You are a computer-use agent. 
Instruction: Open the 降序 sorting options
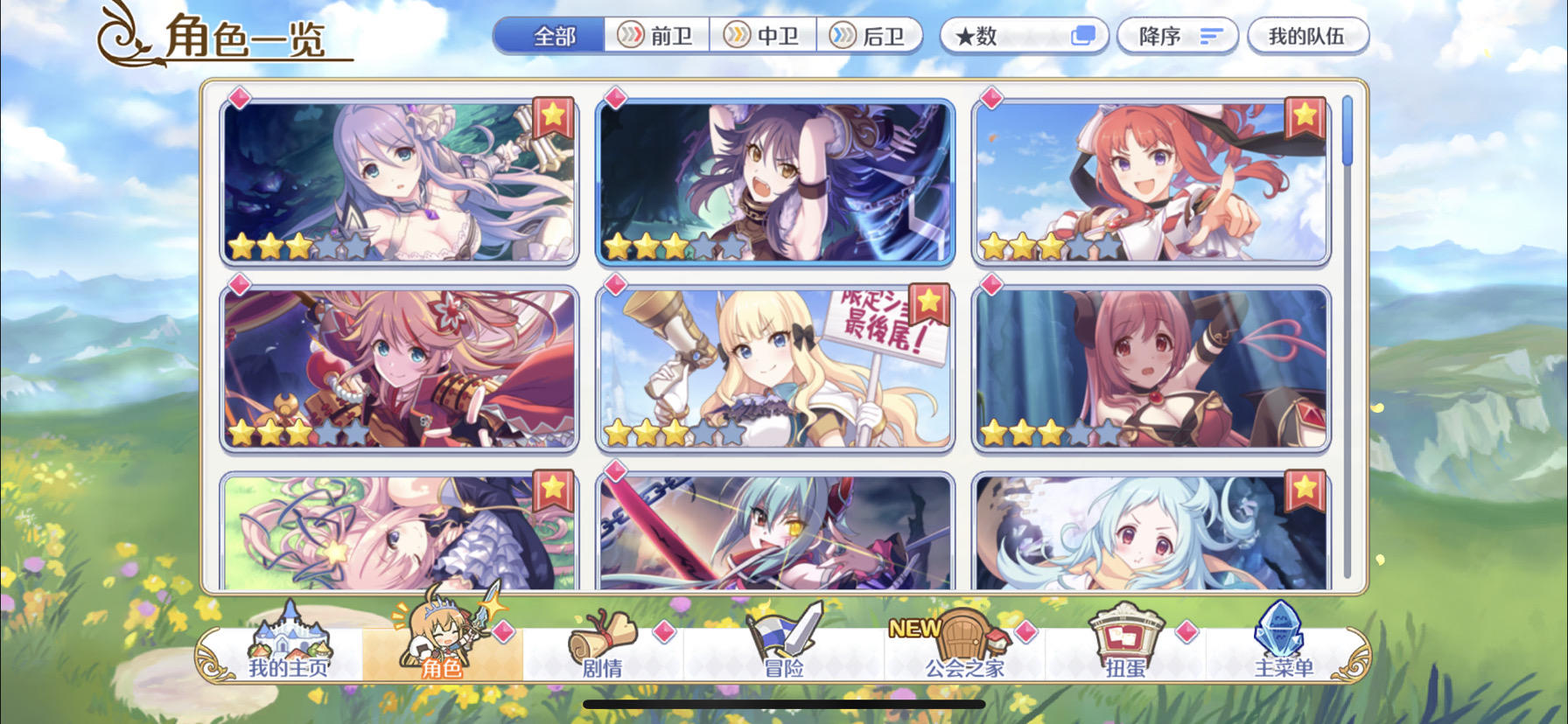click(1177, 36)
